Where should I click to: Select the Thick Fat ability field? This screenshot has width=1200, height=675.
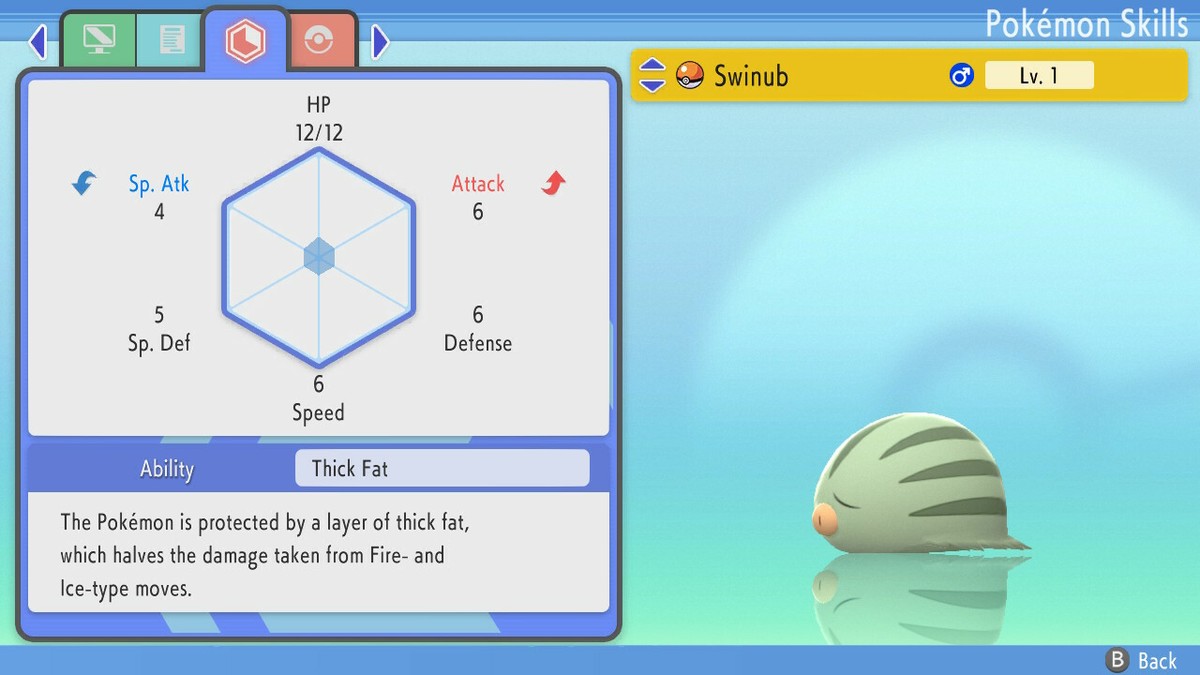pyautogui.click(x=442, y=468)
